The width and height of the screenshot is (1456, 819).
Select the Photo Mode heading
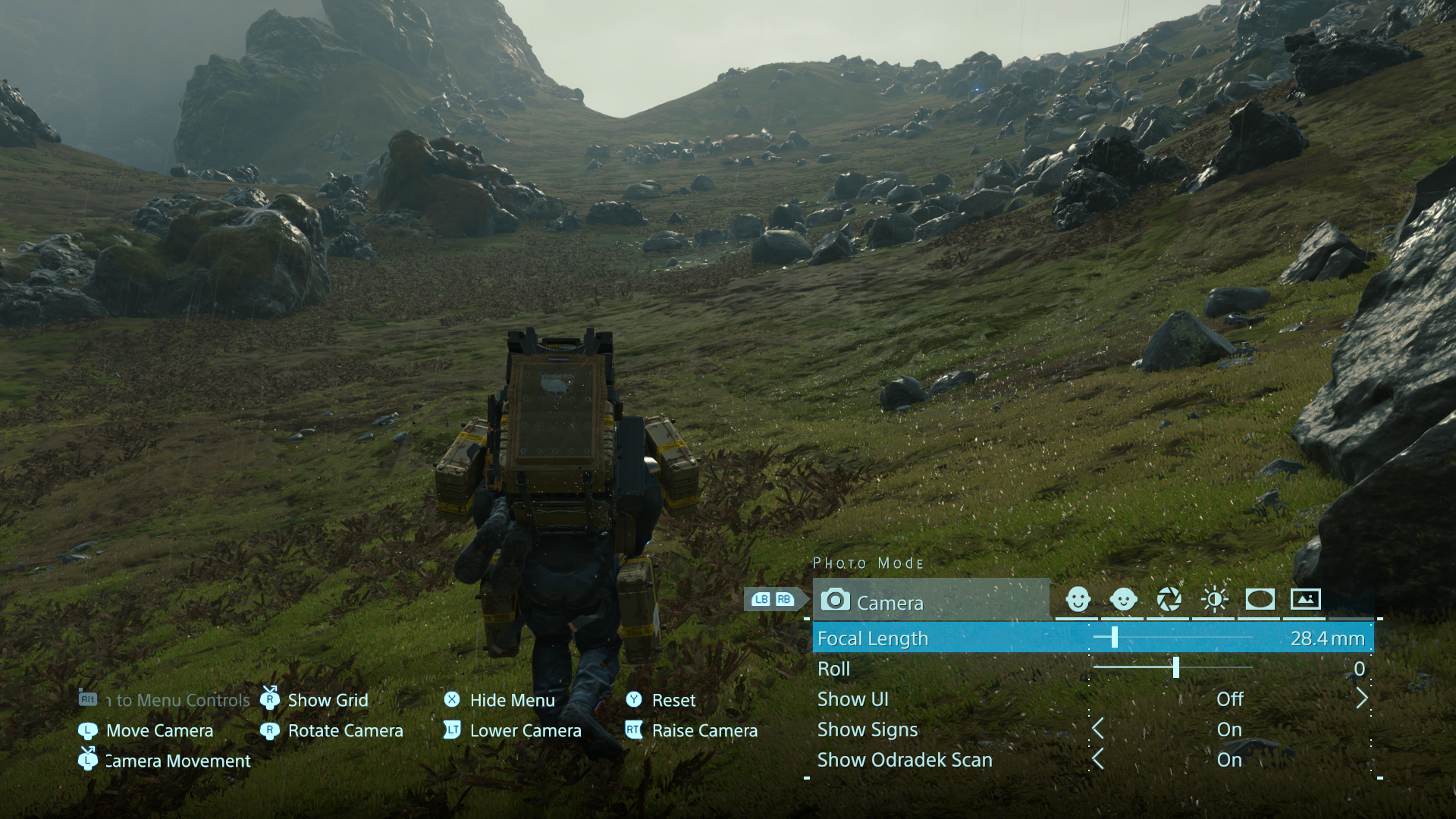[x=868, y=563]
